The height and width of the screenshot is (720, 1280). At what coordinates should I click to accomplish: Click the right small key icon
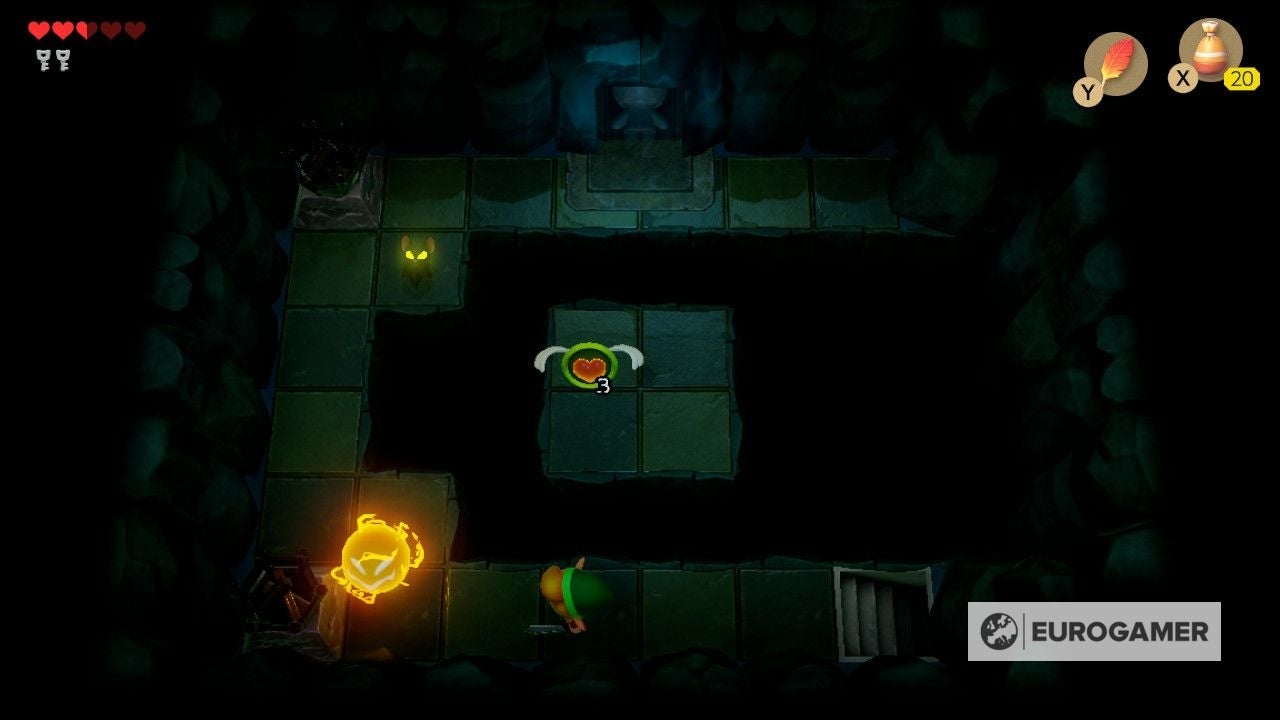point(64,62)
